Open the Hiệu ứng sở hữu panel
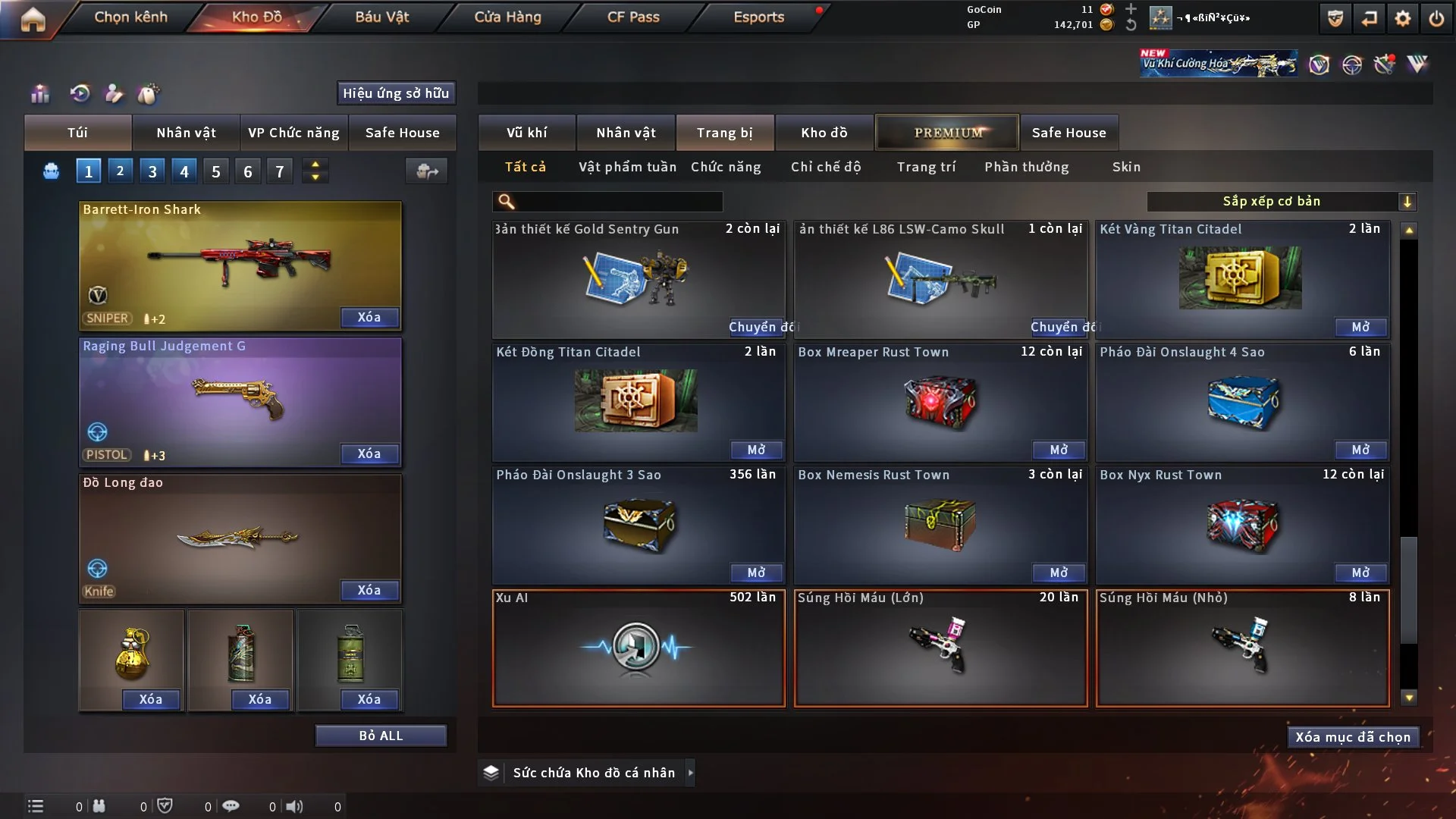1456x819 pixels. click(396, 93)
